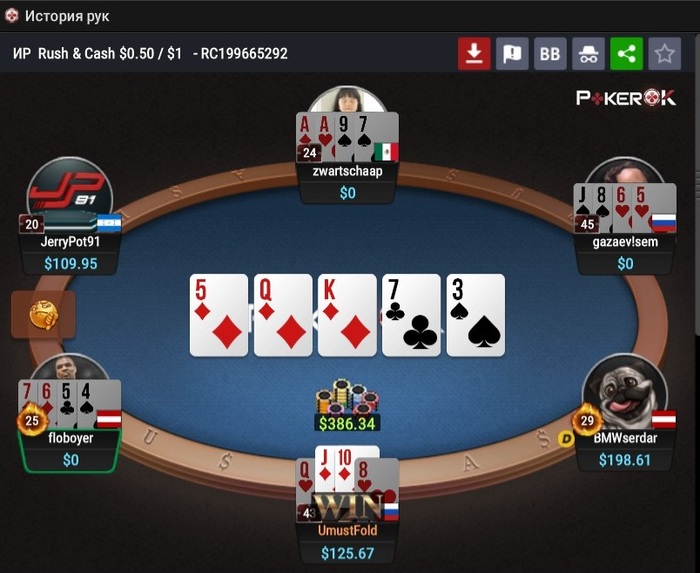The image size is (700, 573).
Task: Select BMWserdar's pug avatar
Action: [625, 393]
